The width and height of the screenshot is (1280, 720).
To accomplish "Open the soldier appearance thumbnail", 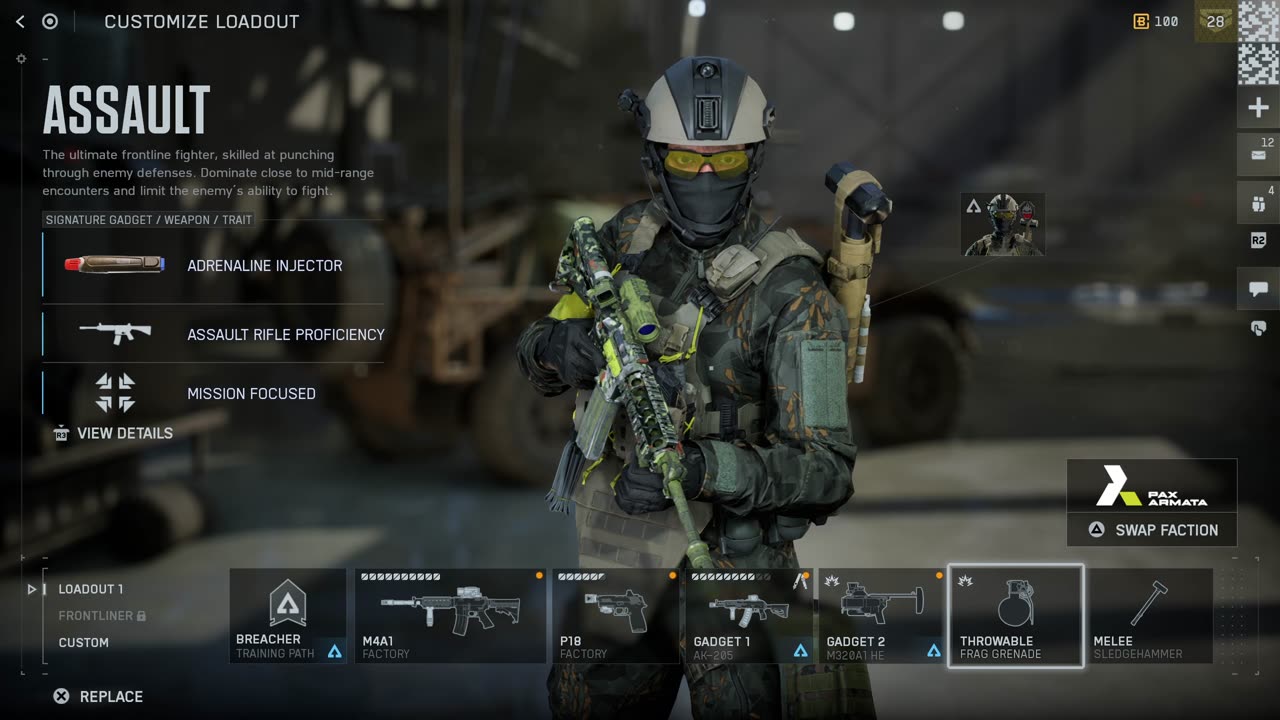I will (1003, 224).
